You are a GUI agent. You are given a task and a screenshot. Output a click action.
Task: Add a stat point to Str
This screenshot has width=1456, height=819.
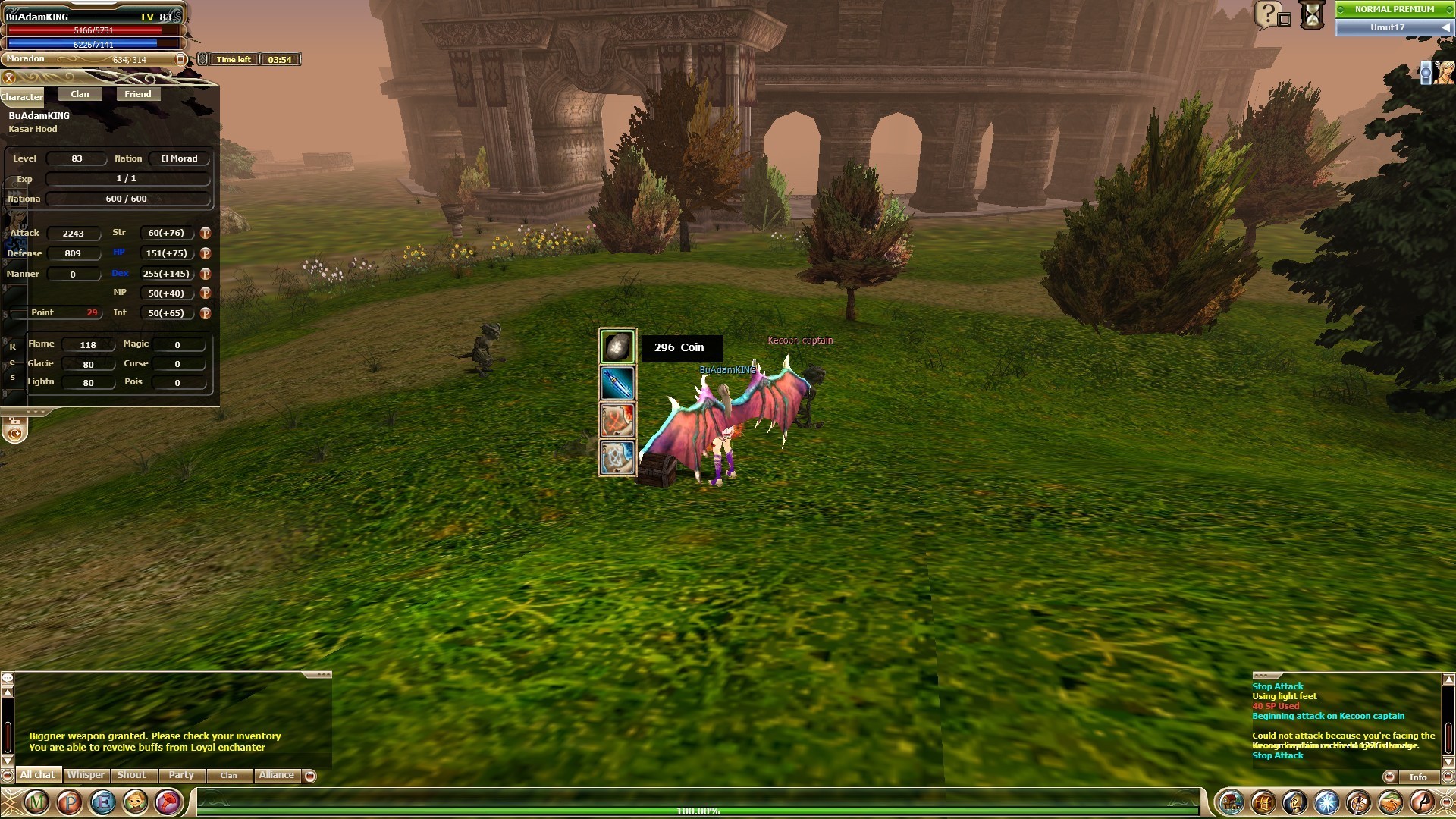(205, 234)
